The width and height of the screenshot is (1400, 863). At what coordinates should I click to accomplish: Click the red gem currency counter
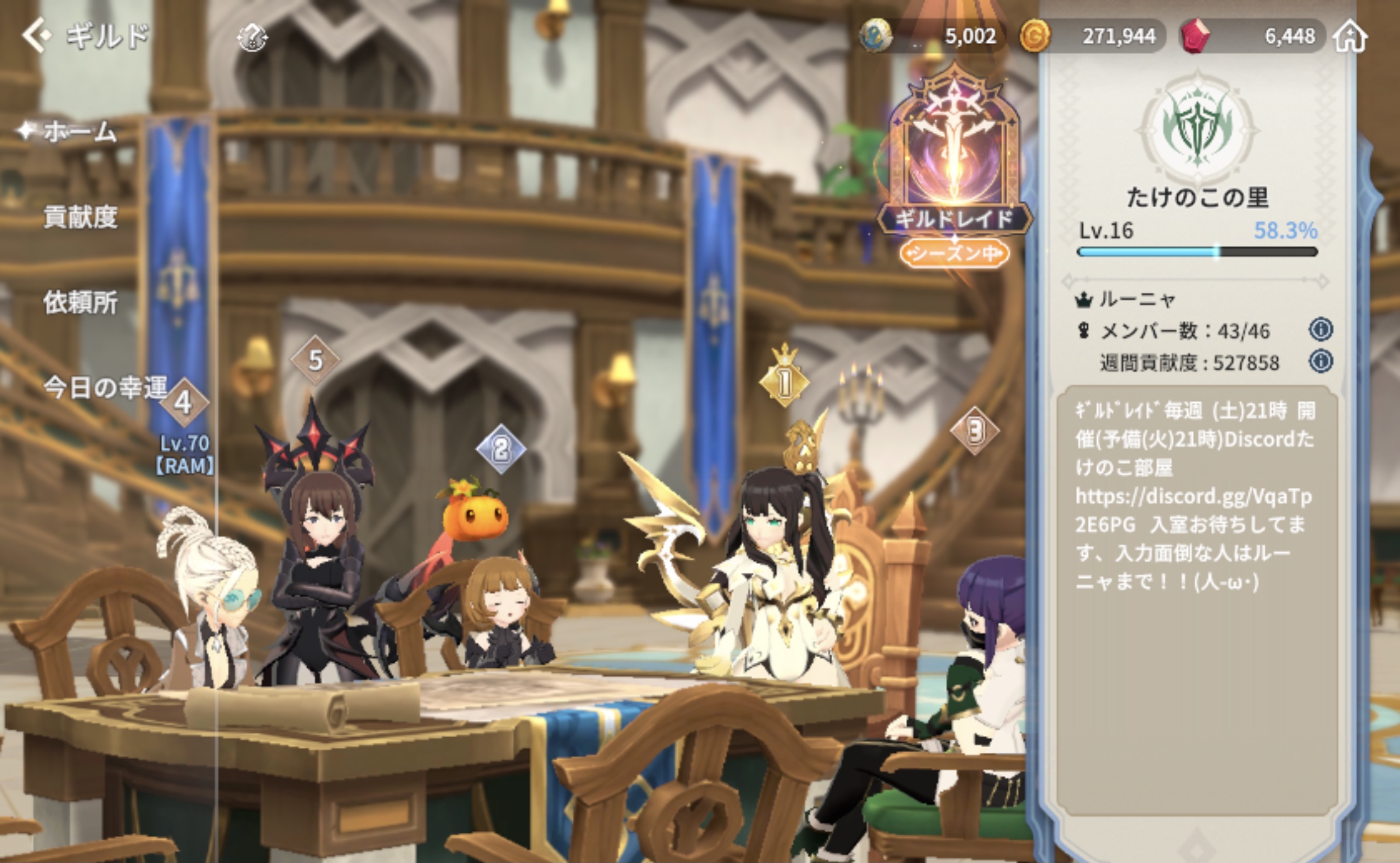tap(1253, 36)
